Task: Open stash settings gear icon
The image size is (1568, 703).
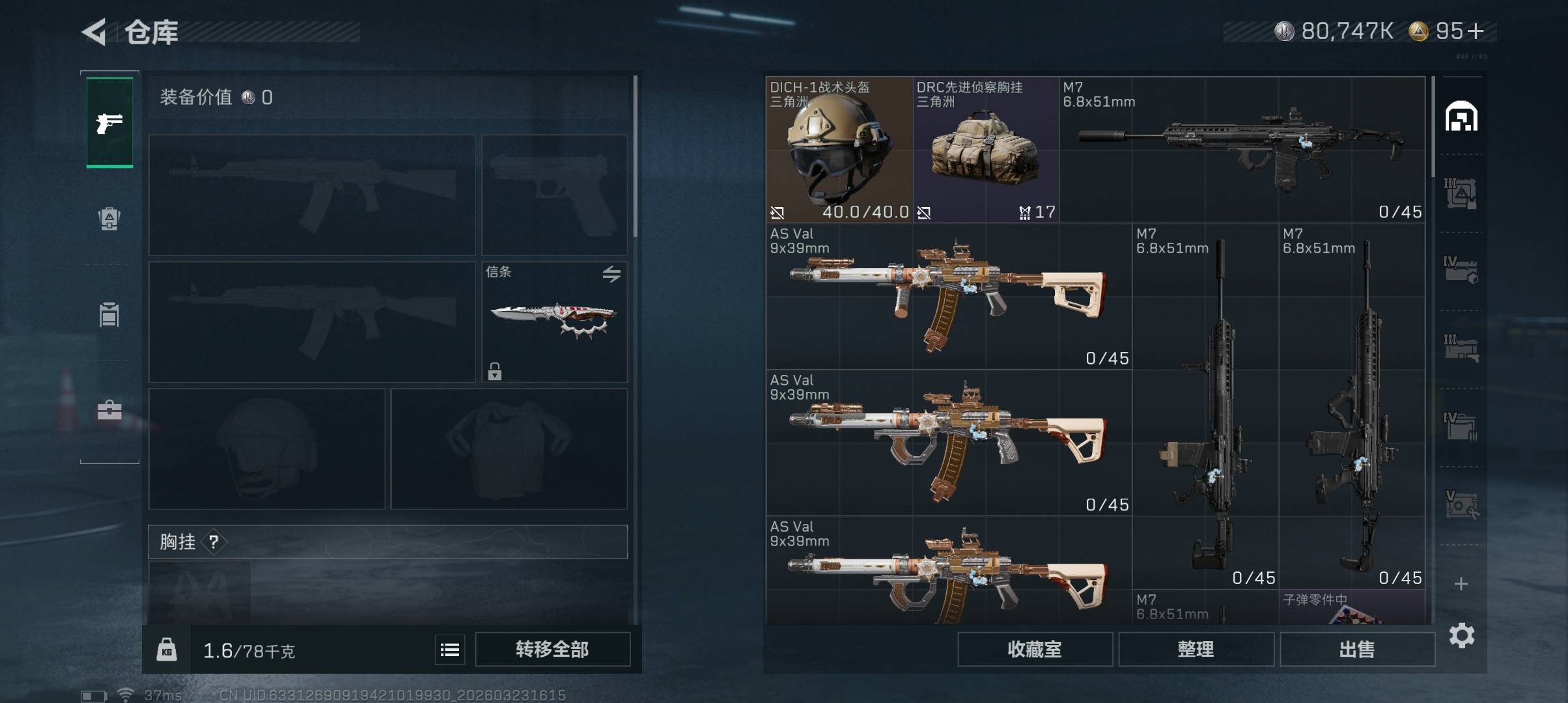Action: click(x=1461, y=635)
